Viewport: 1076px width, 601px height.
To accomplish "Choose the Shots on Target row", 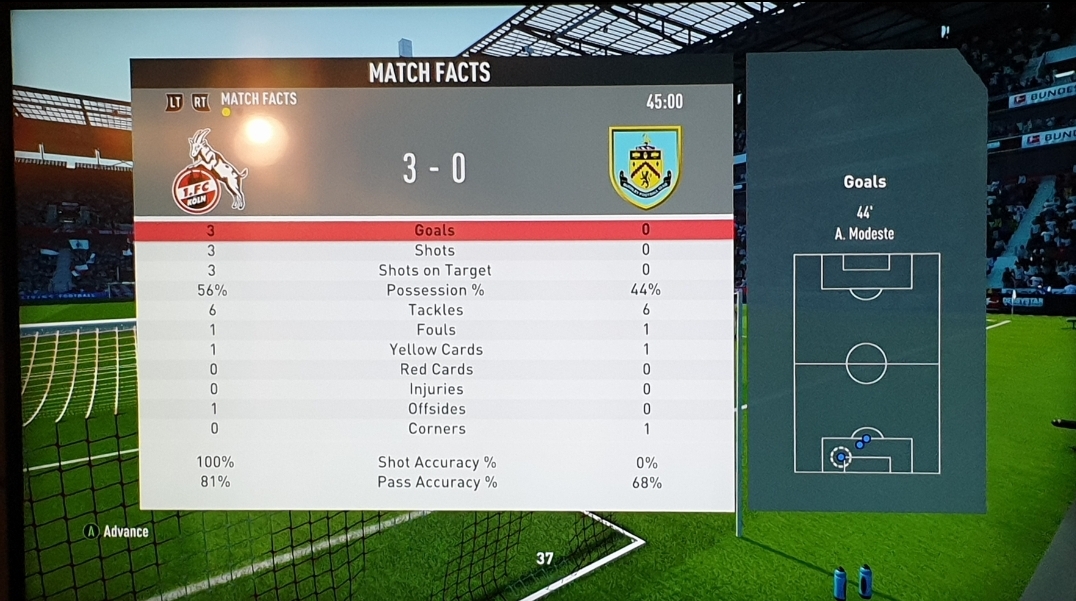I will 434,270.
